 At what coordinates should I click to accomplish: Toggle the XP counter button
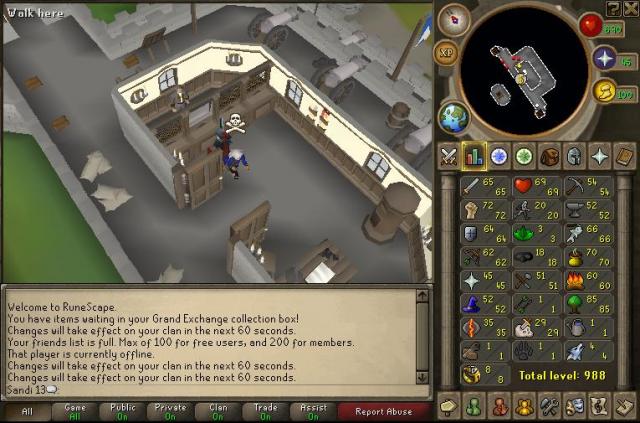coord(447,49)
